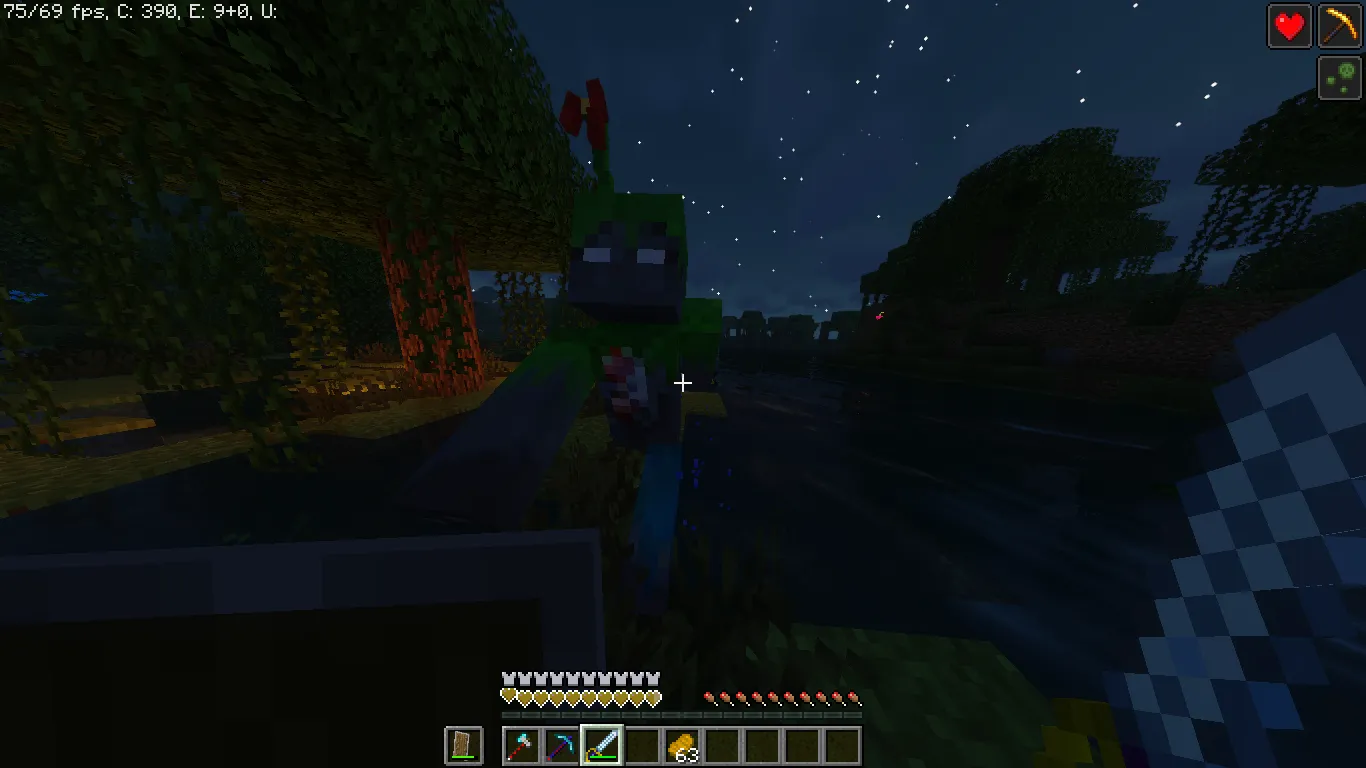Click the empty slot right of the sword
The width and height of the screenshot is (1366, 768).
tap(640, 746)
